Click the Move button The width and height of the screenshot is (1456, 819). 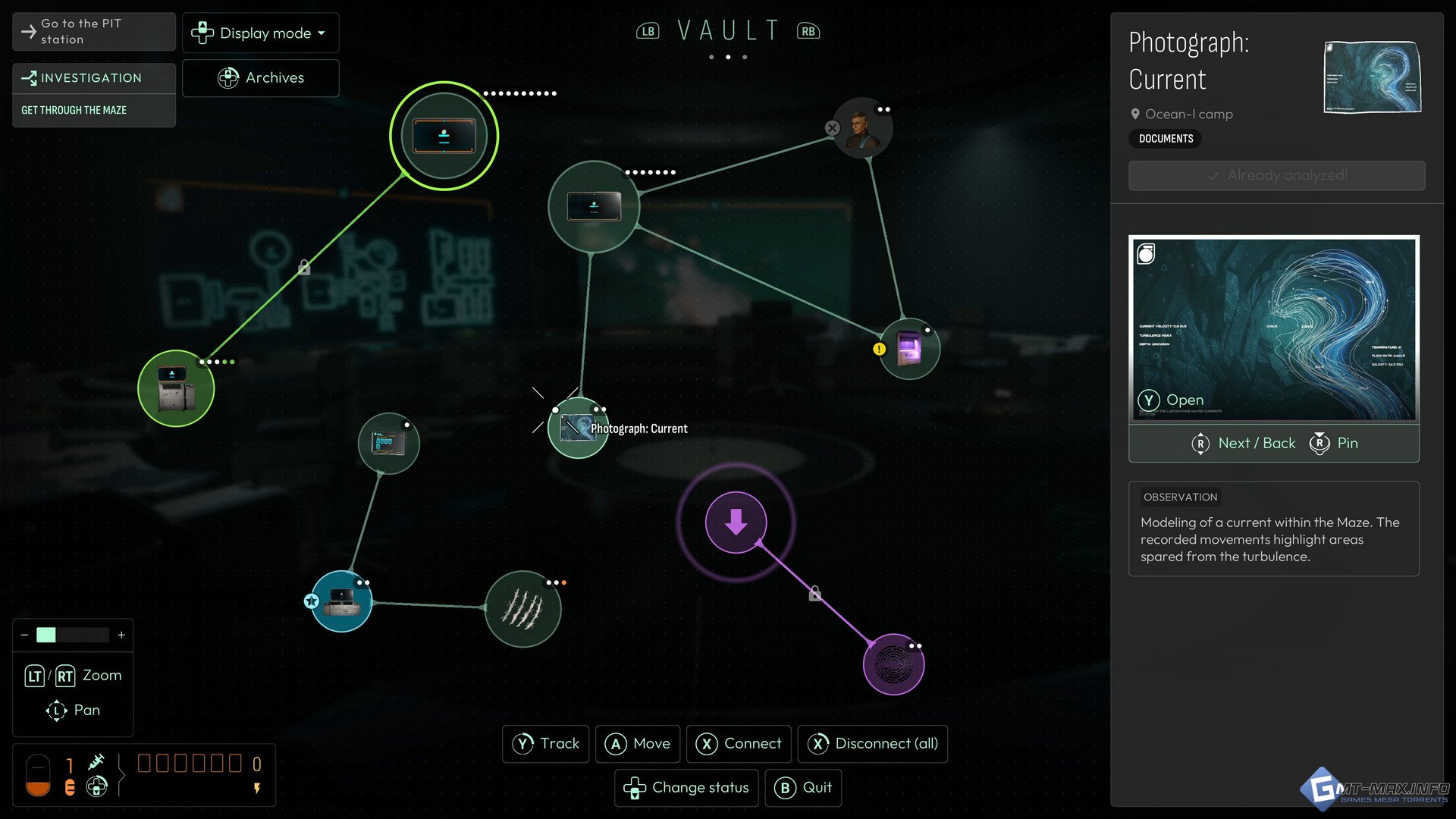(x=638, y=744)
